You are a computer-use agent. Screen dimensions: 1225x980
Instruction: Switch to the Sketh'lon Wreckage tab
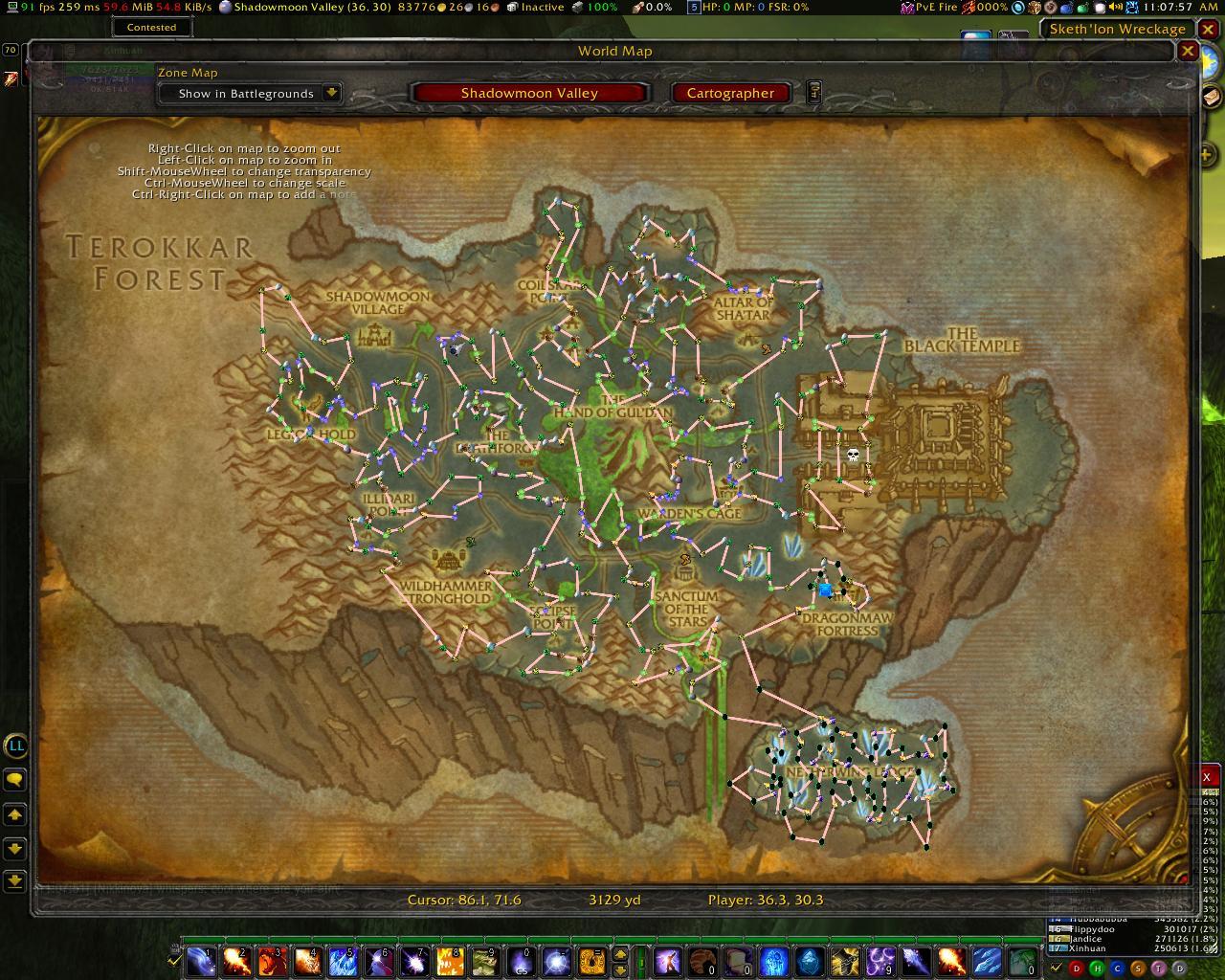tap(1118, 29)
